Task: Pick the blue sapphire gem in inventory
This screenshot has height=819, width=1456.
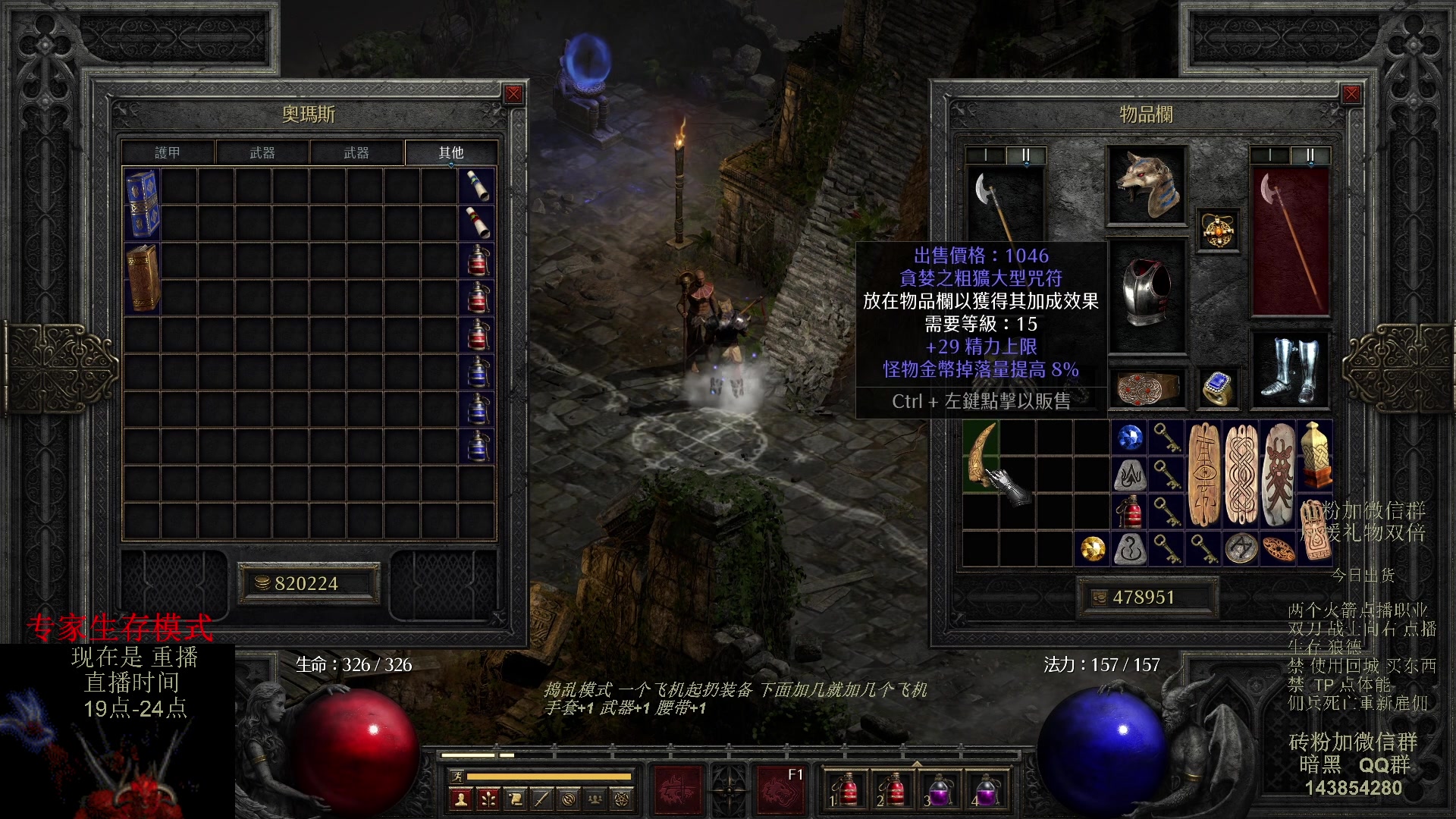Action: pos(1130,438)
